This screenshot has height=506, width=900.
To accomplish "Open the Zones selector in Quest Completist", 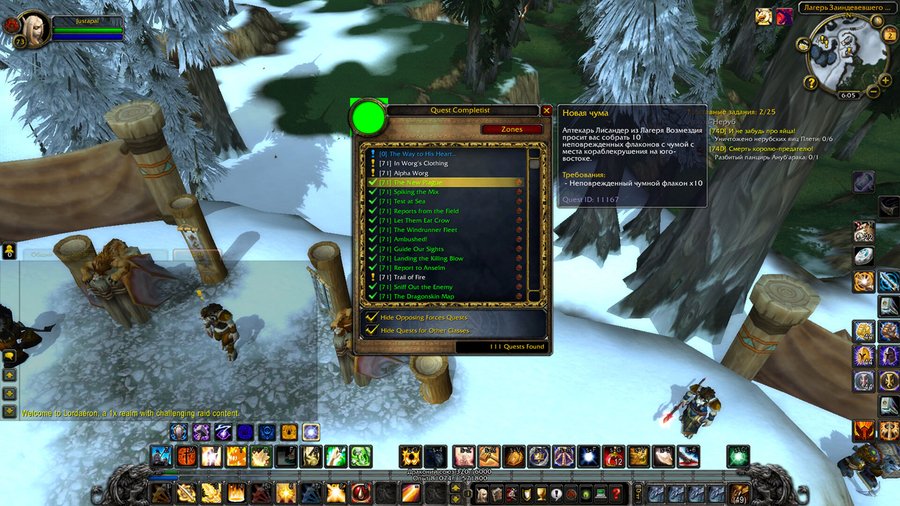I will pos(511,129).
